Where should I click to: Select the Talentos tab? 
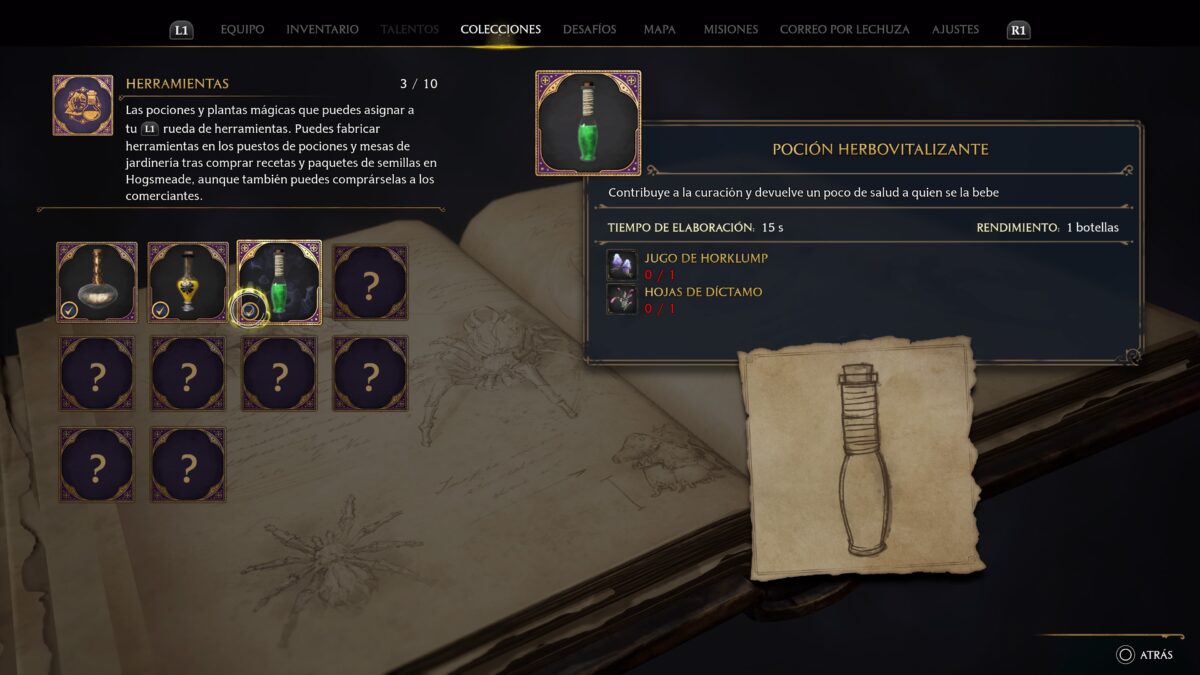409,30
